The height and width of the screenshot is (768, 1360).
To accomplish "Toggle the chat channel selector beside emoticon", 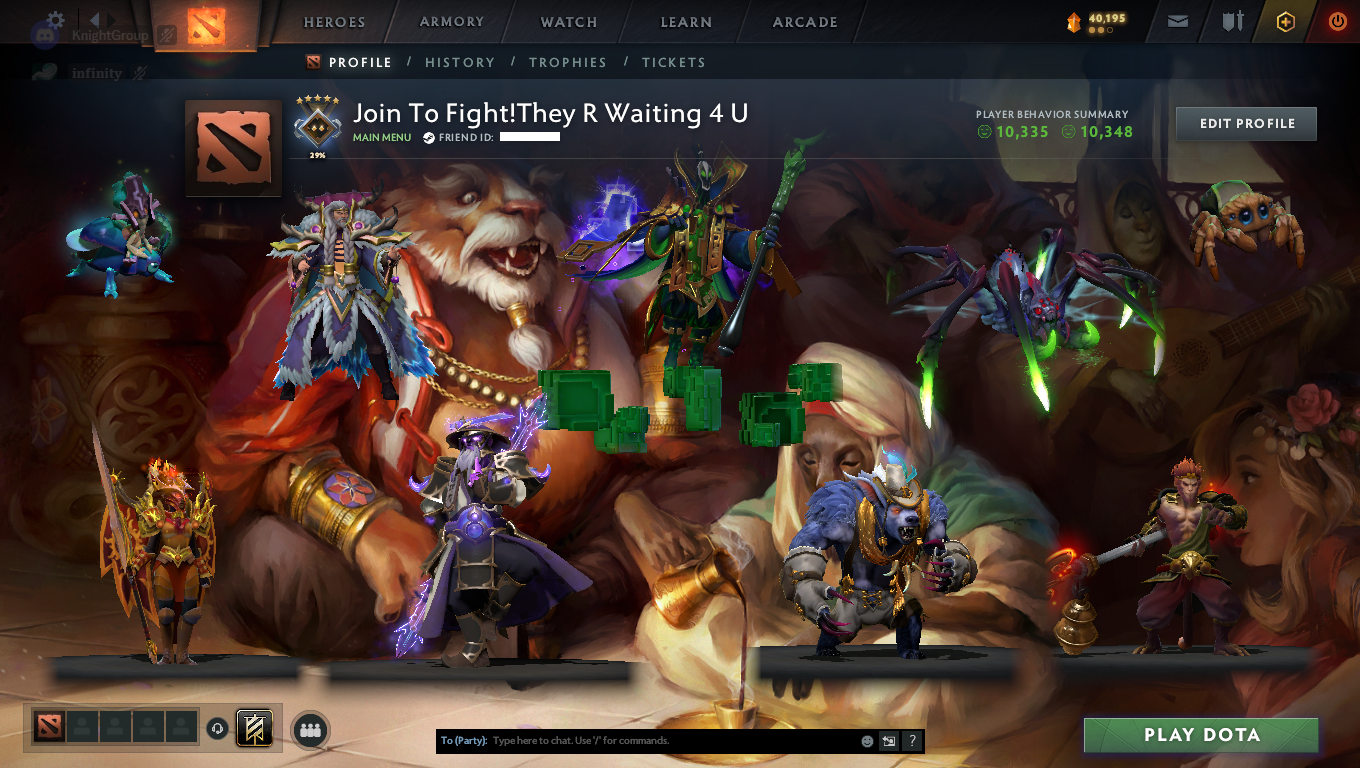I will (x=889, y=740).
